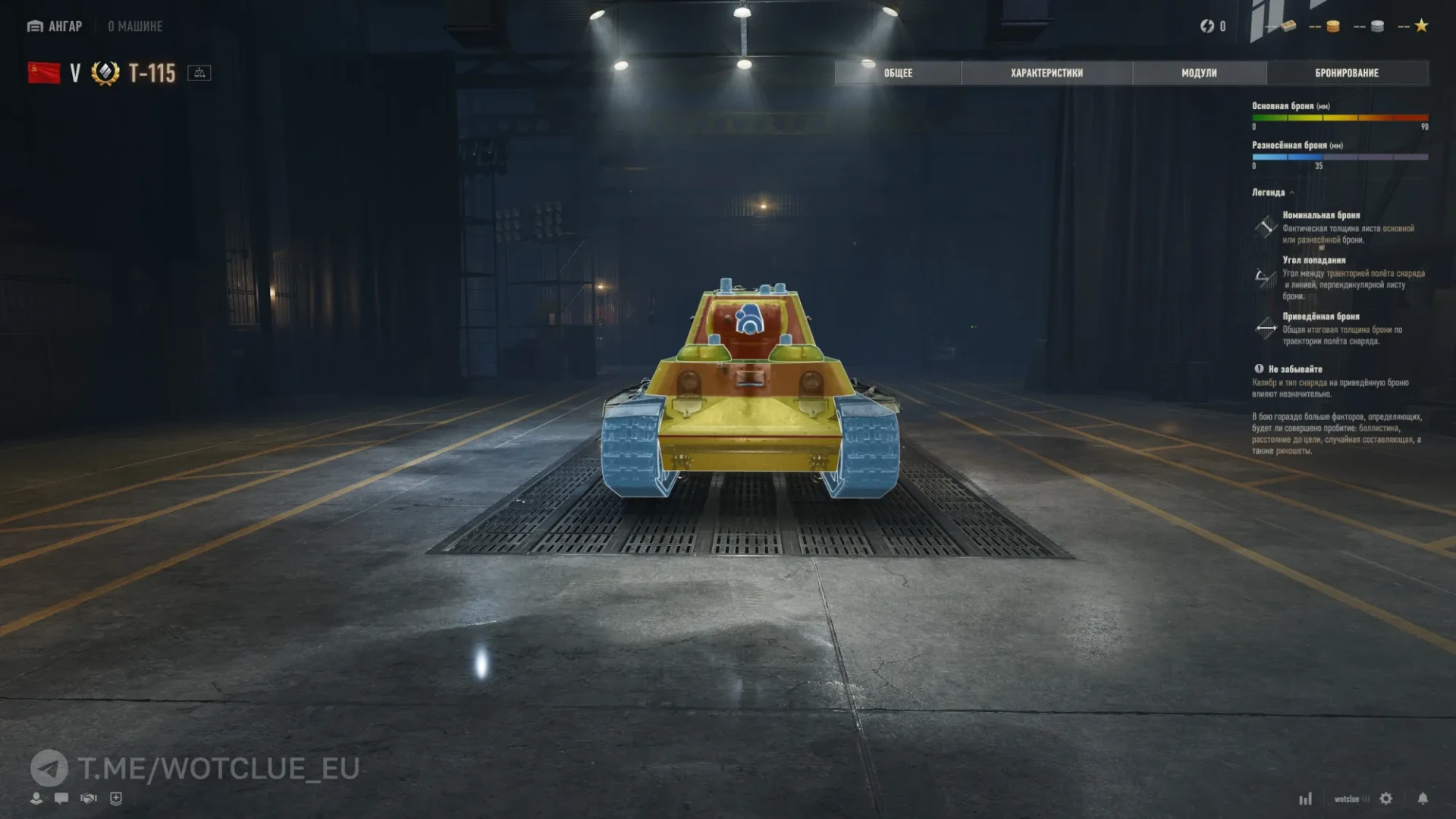Open the vehicle comparison icon near T-115
The height and width of the screenshot is (819, 1456).
pos(199,74)
